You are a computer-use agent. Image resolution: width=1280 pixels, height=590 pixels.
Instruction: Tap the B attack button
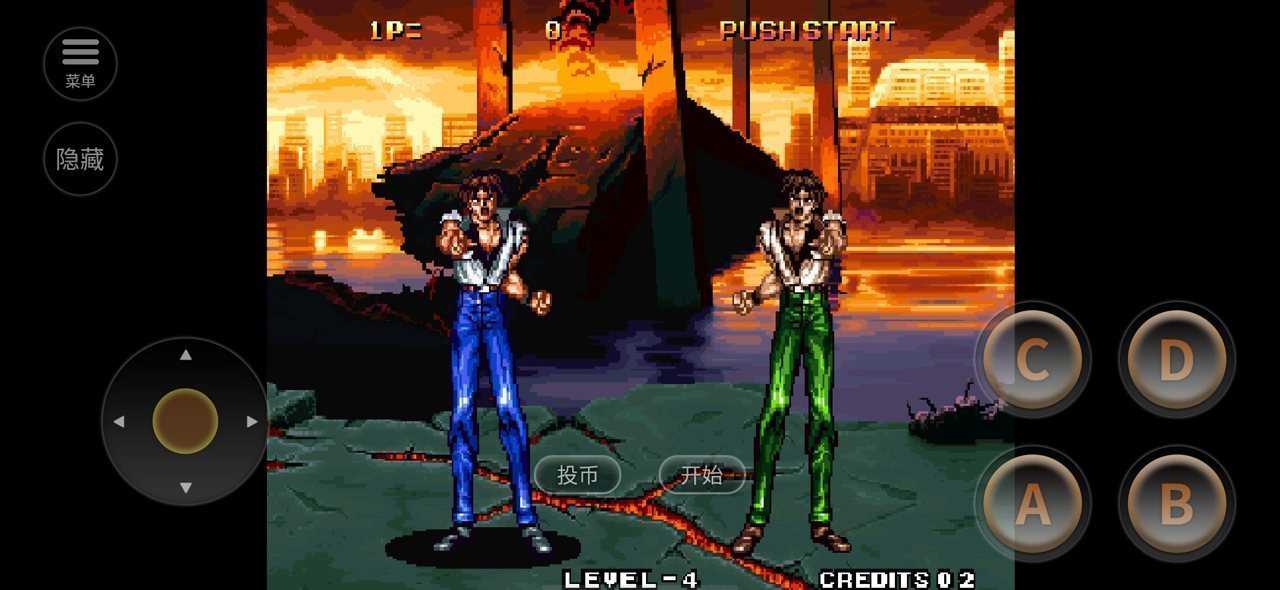click(1176, 503)
